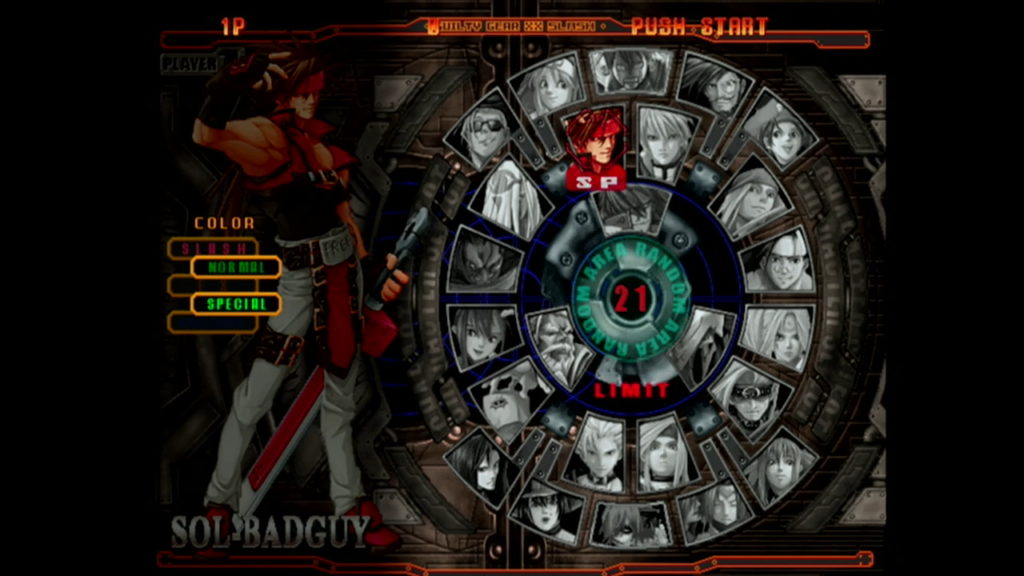Choose the NORMAL color option
Viewport: 1024px width, 576px height.
tap(236, 267)
